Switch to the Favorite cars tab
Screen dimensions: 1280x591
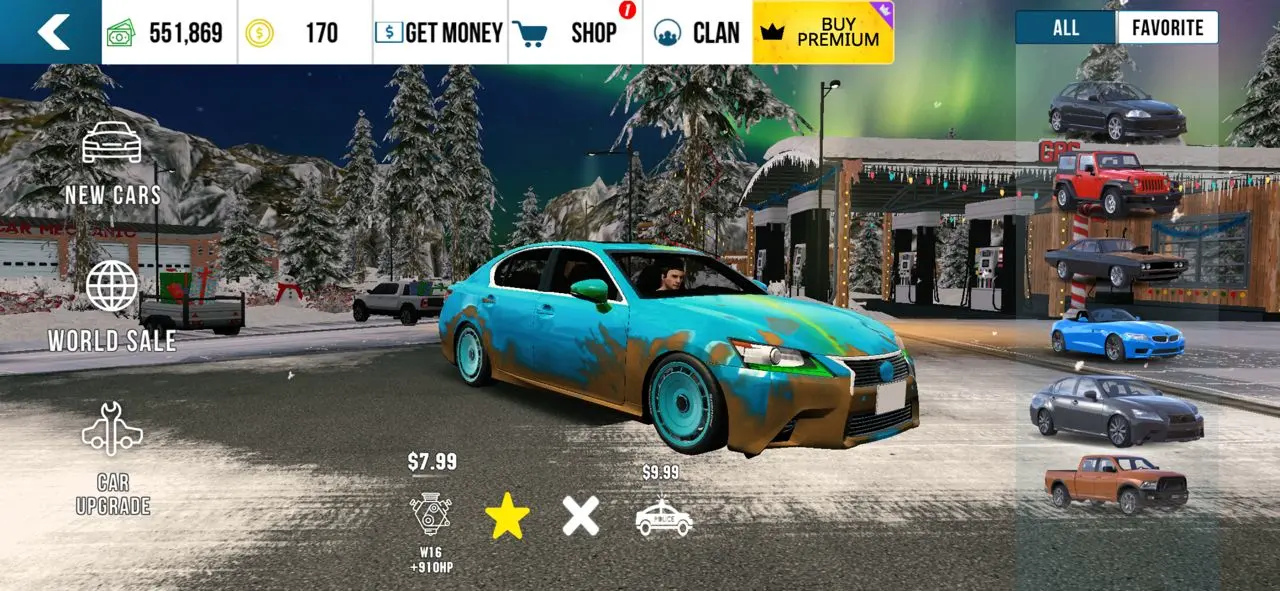(1167, 28)
